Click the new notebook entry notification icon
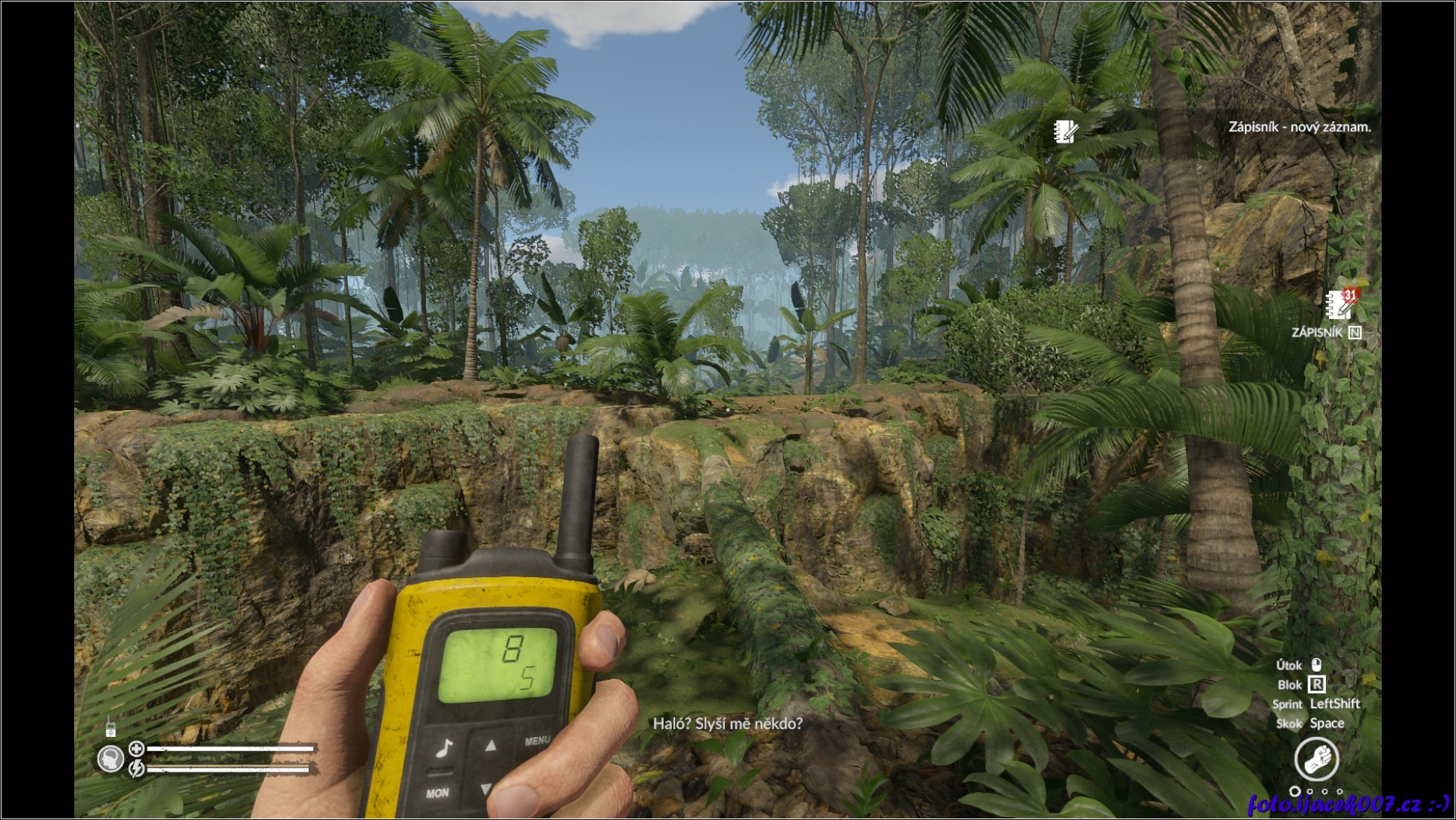This screenshot has height=820, width=1456. point(1066,131)
